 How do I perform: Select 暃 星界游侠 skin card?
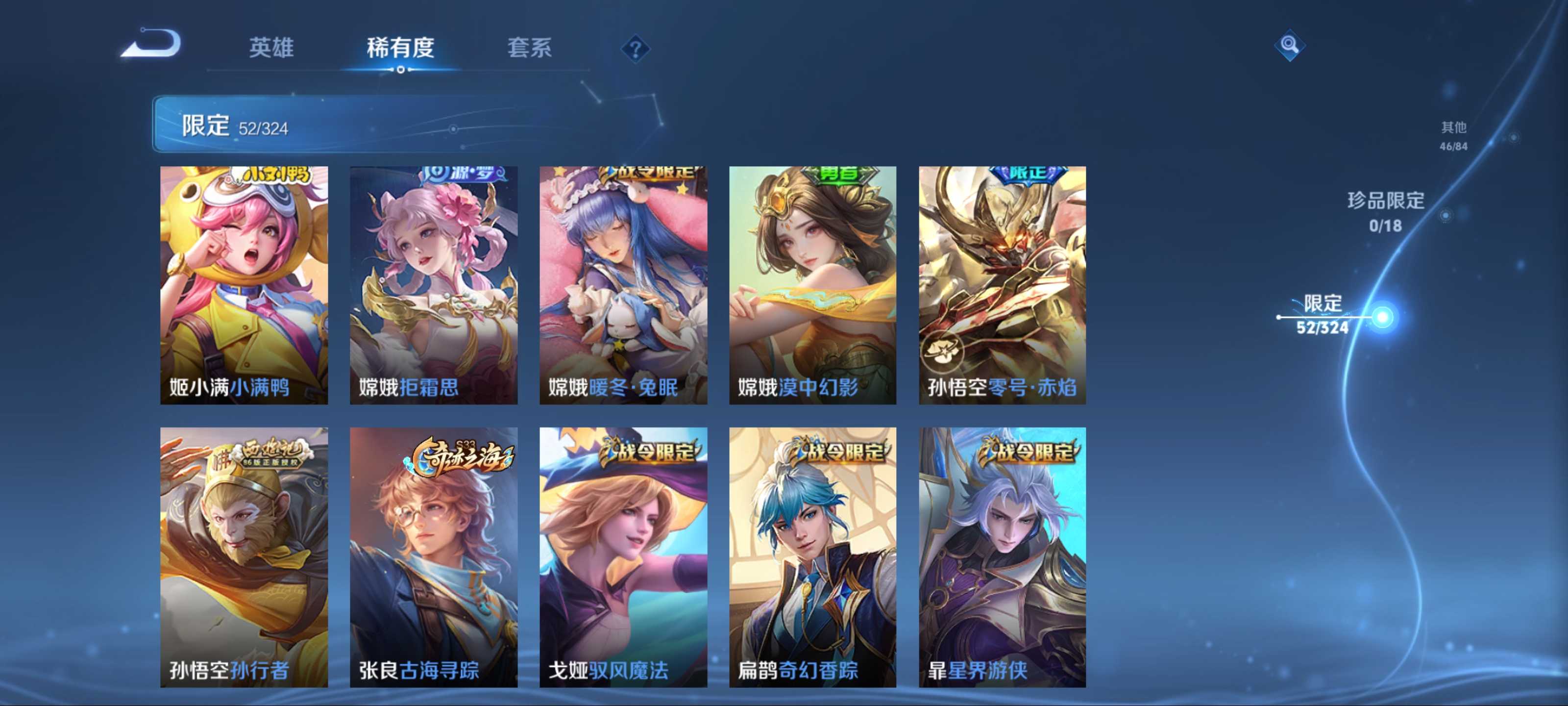pyautogui.click(x=1002, y=557)
